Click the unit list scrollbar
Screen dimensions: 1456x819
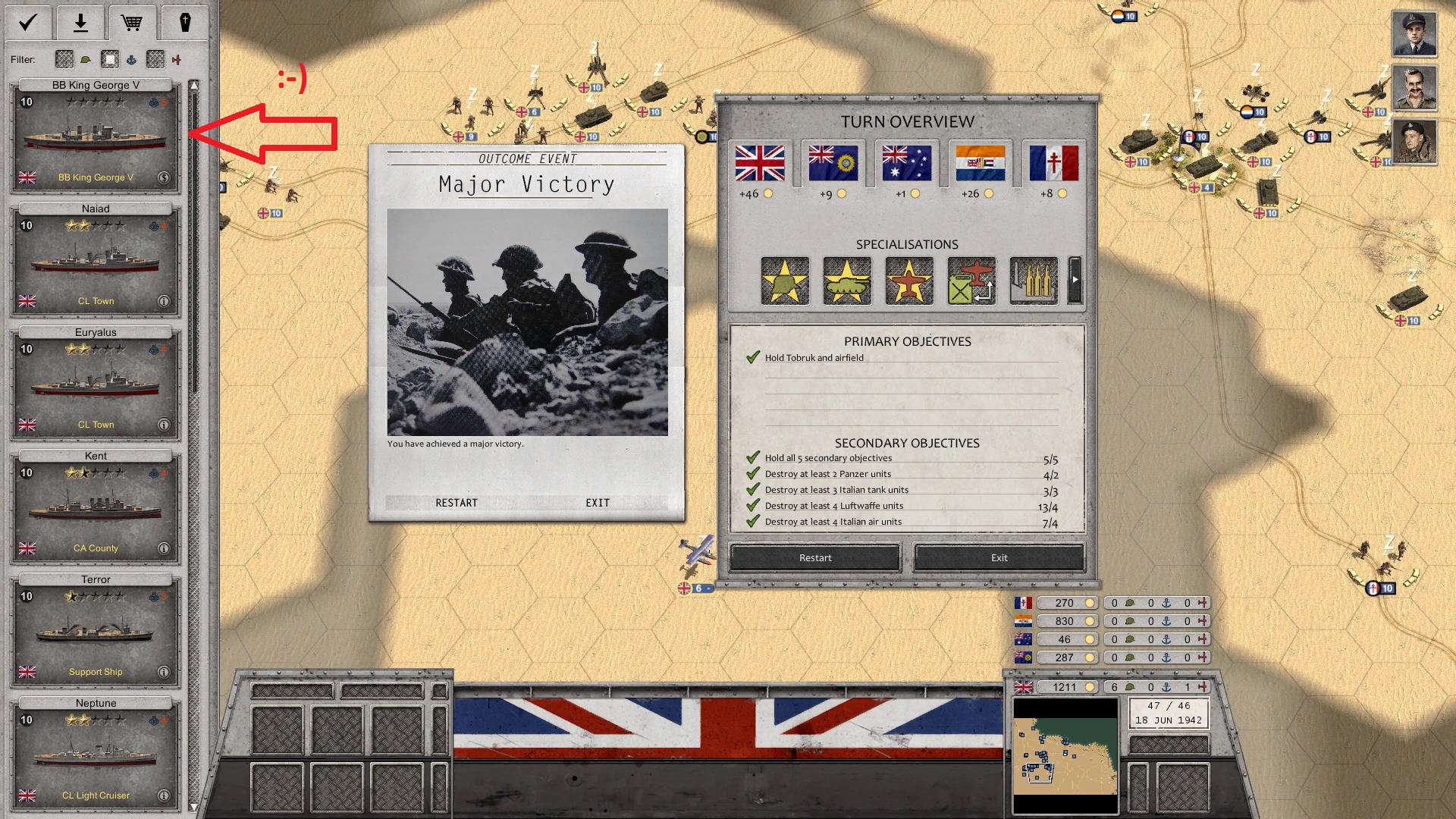click(x=194, y=227)
